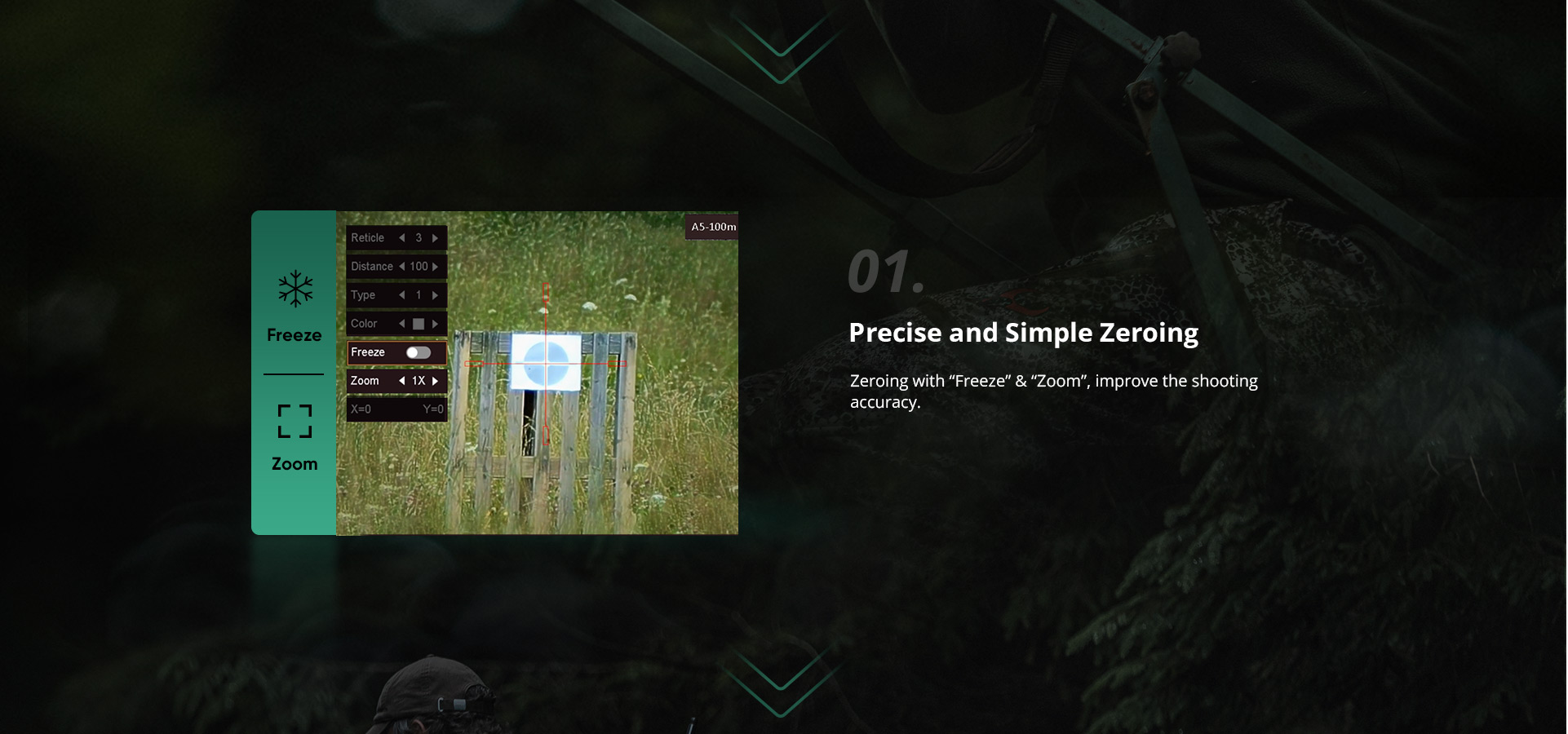The image size is (1568, 734).
Task: Select the snowflake Freeze icon
Action: point(295,289)
